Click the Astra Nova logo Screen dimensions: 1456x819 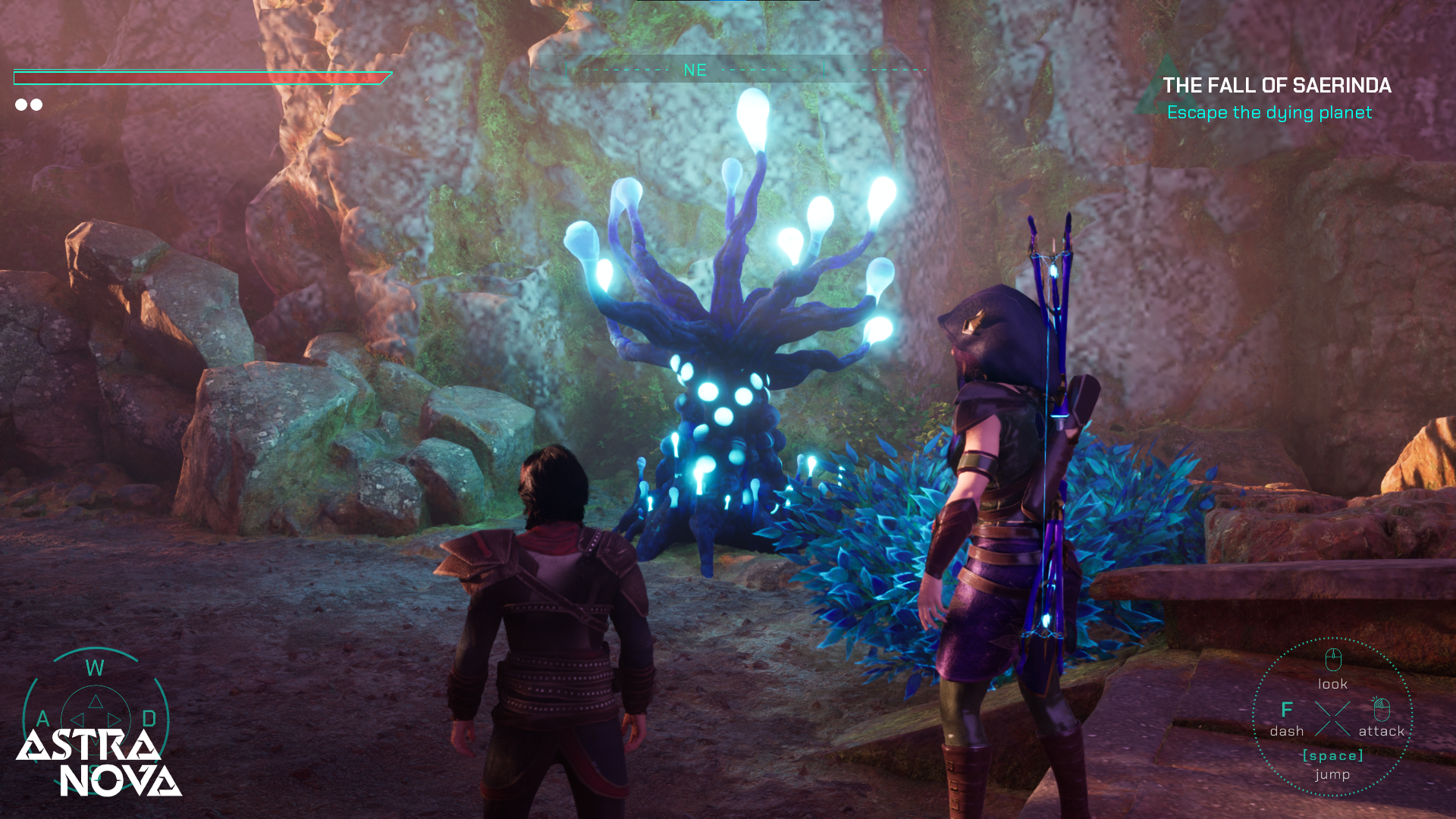pyautogui.click(x=99, y=763)
